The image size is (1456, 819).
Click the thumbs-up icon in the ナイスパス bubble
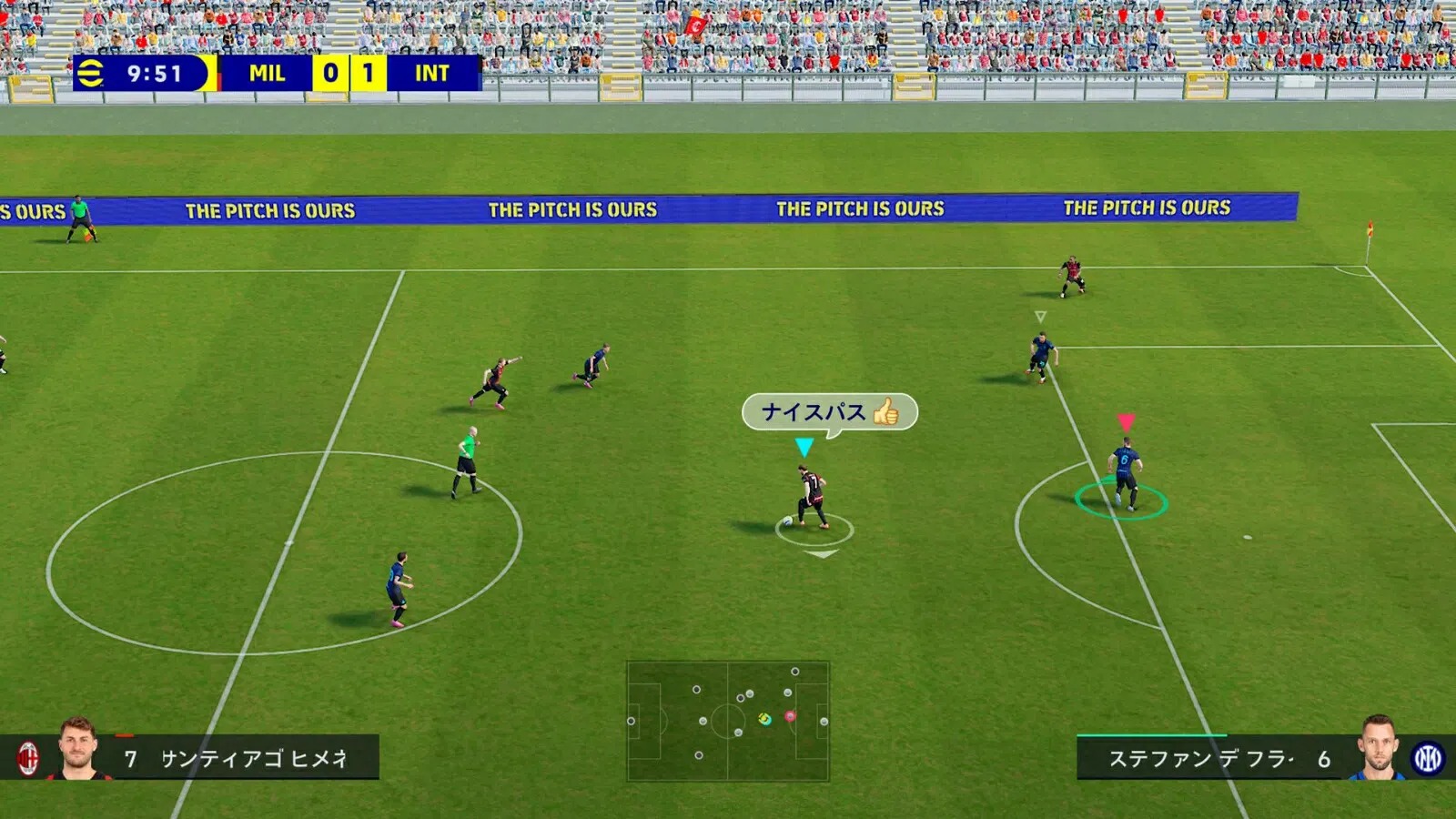click(x=885, y=412)
